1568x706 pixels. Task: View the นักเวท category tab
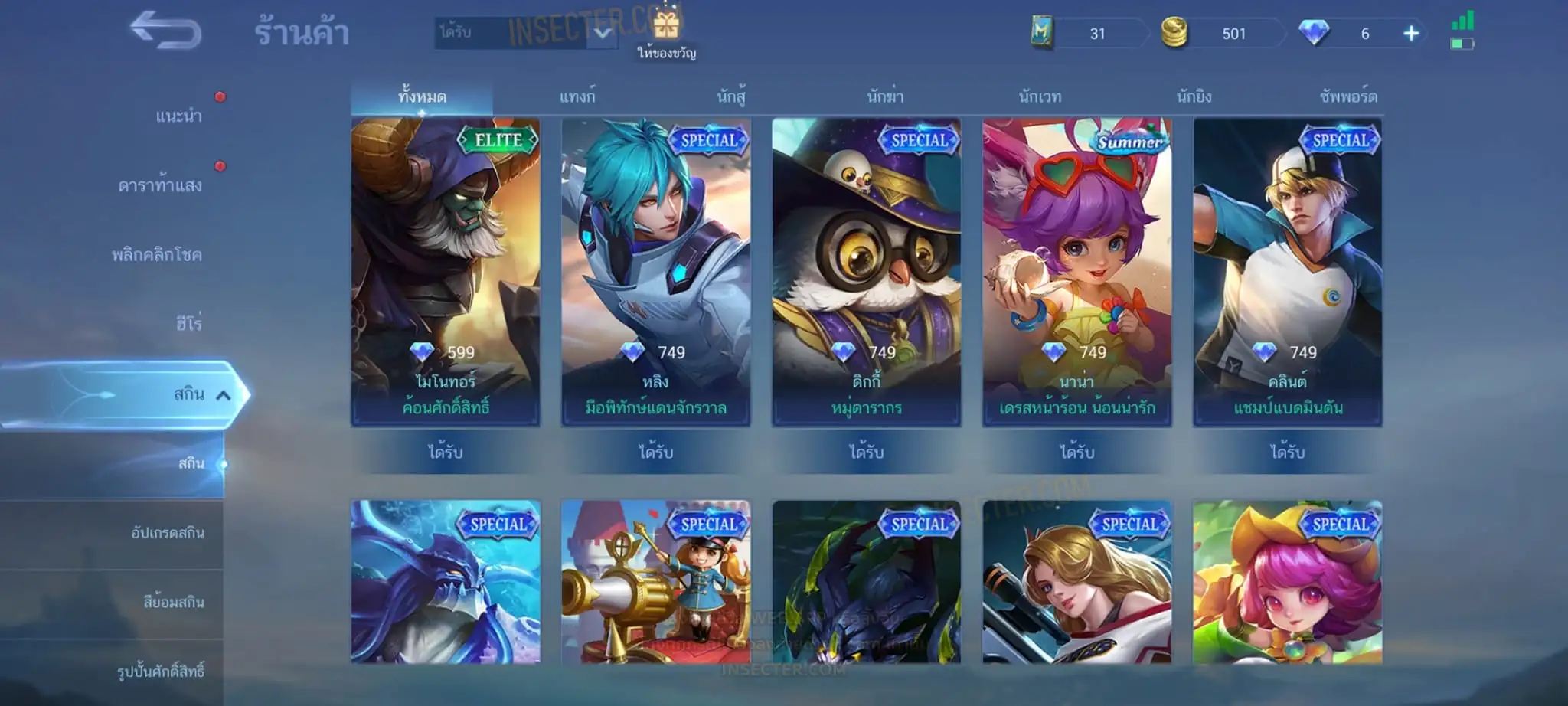coord(1040,97)
